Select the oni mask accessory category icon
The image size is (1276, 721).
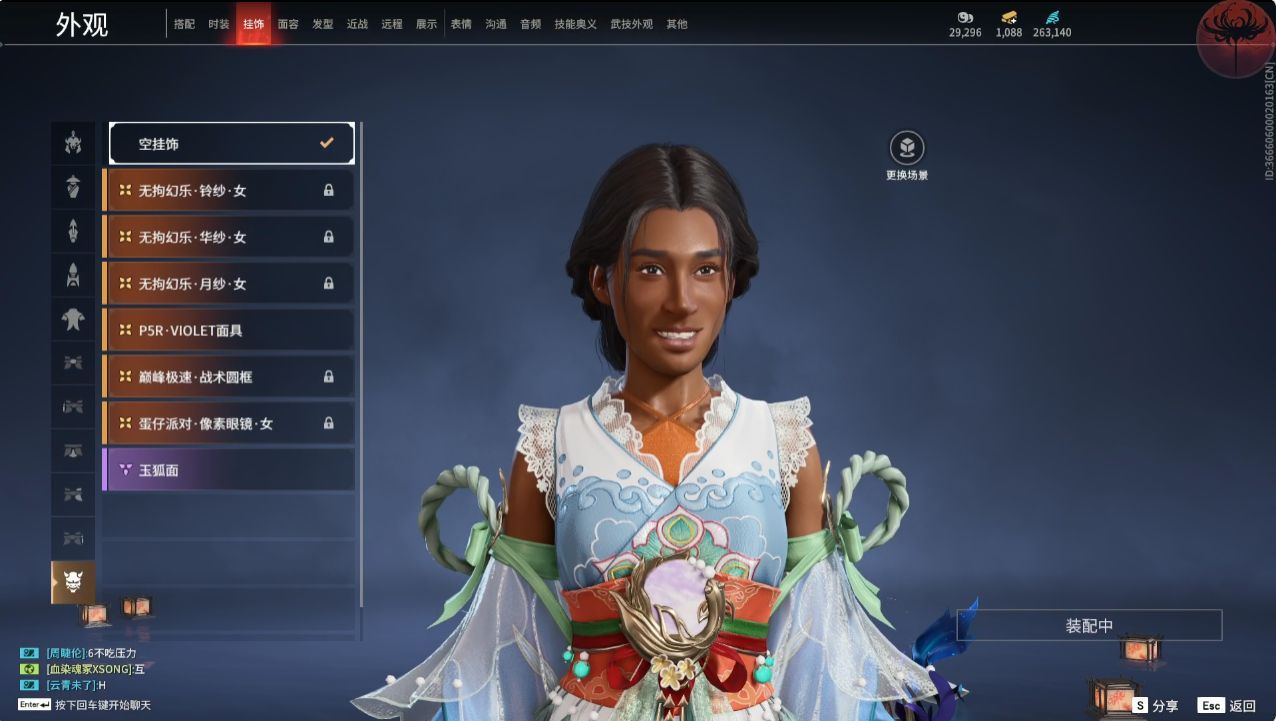coord(73,582)
